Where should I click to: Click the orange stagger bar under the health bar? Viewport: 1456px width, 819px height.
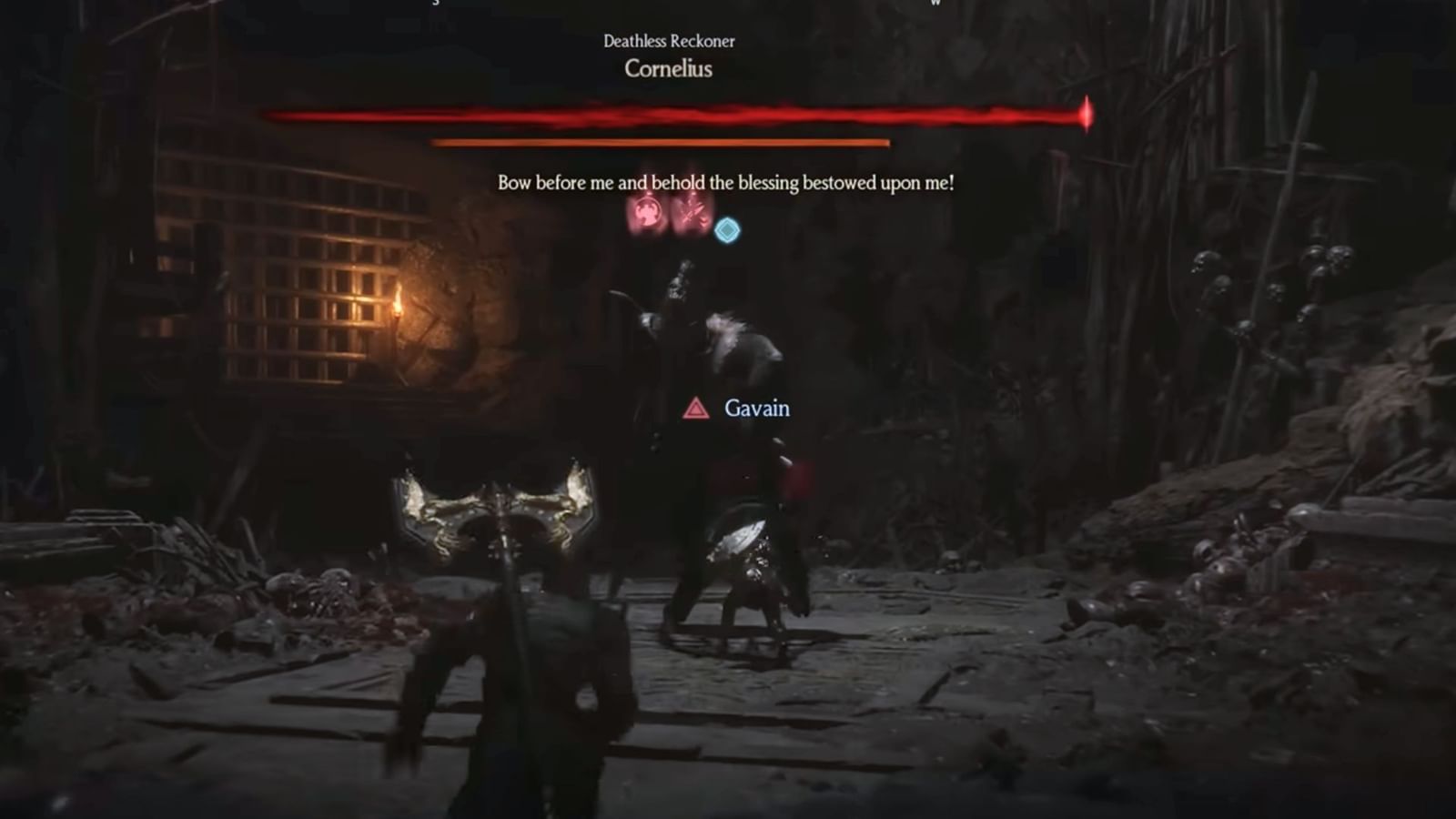(x=659, y=143)
